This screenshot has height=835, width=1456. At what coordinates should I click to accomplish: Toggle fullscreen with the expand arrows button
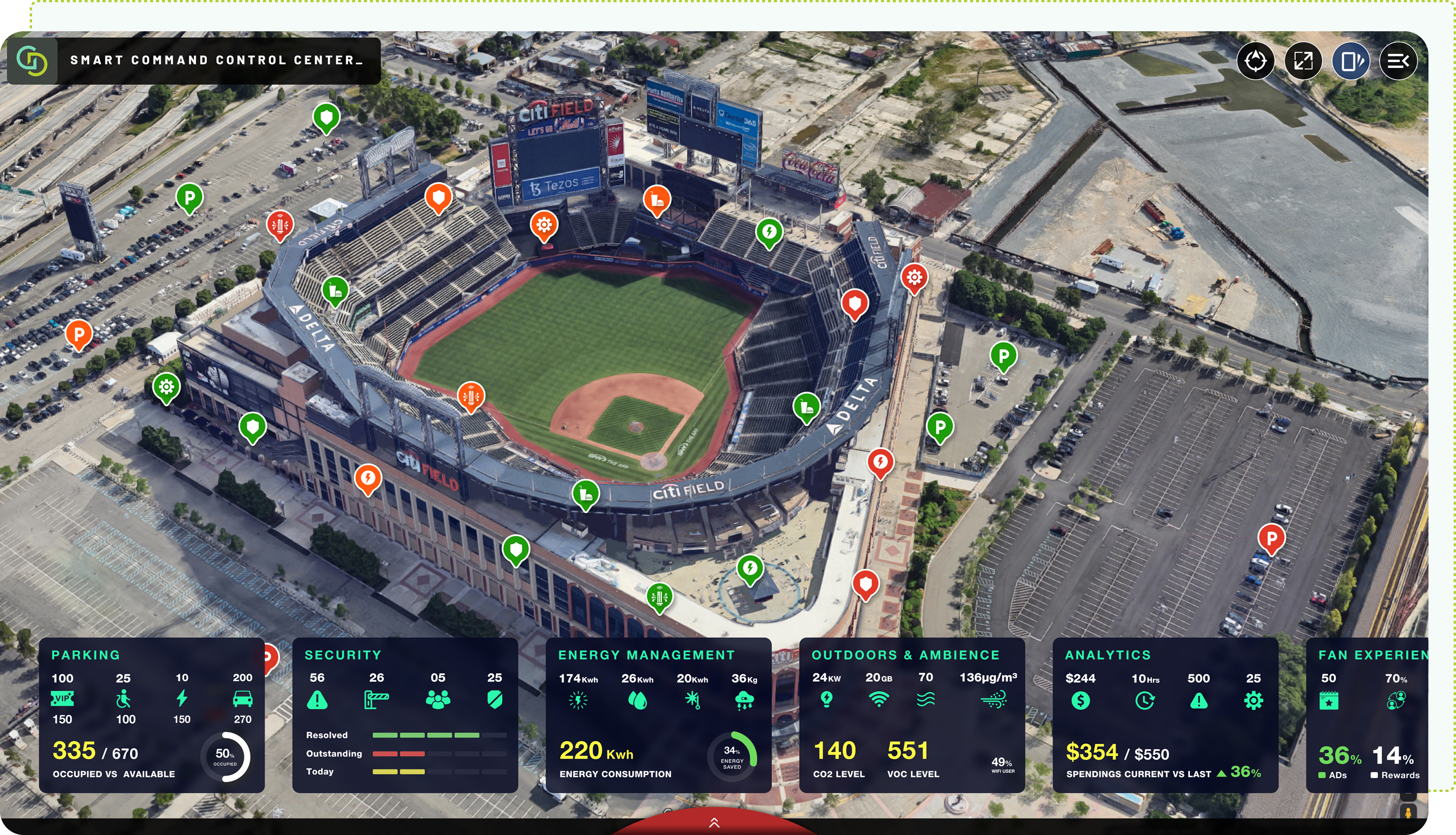click(1303, 61)
